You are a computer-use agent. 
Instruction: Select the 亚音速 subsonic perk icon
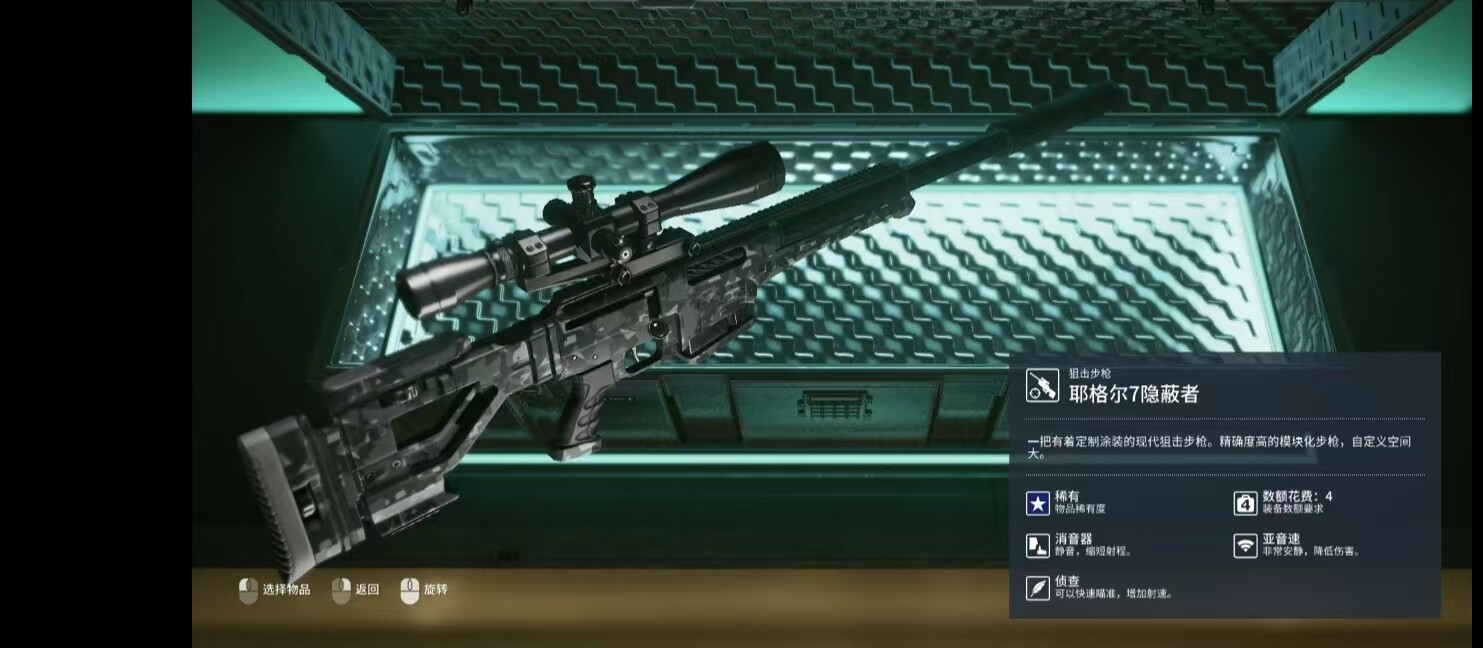coord(1245,545)
